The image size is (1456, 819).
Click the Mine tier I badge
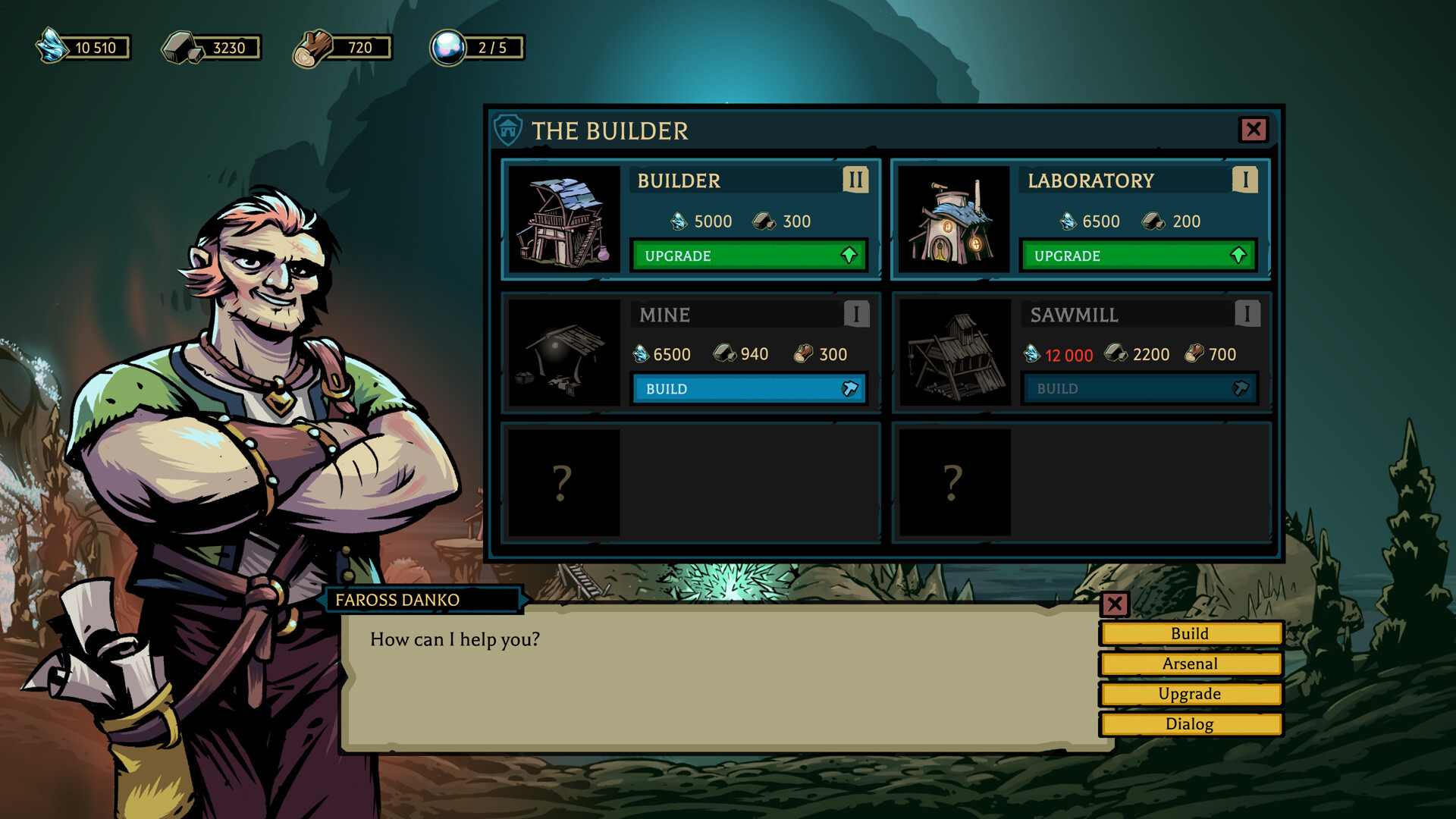(855, 314)
